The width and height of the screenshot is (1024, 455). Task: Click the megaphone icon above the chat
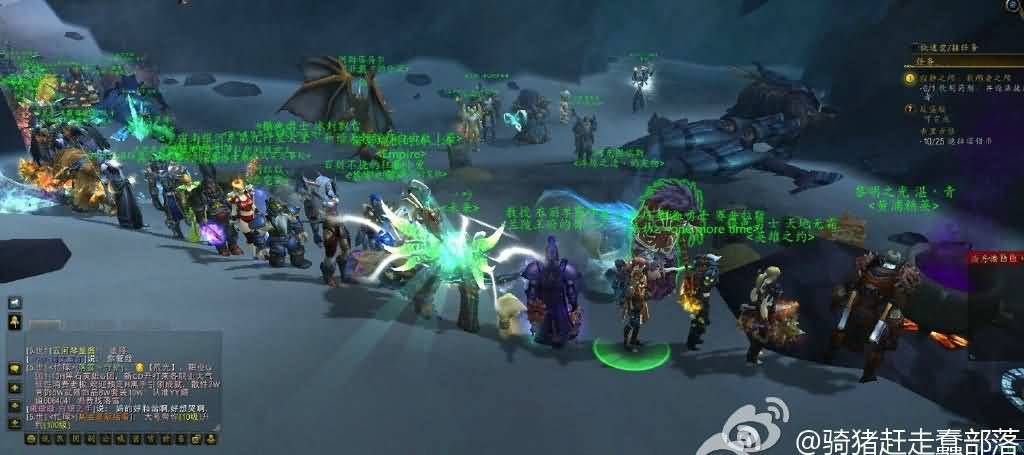point(16,303)
